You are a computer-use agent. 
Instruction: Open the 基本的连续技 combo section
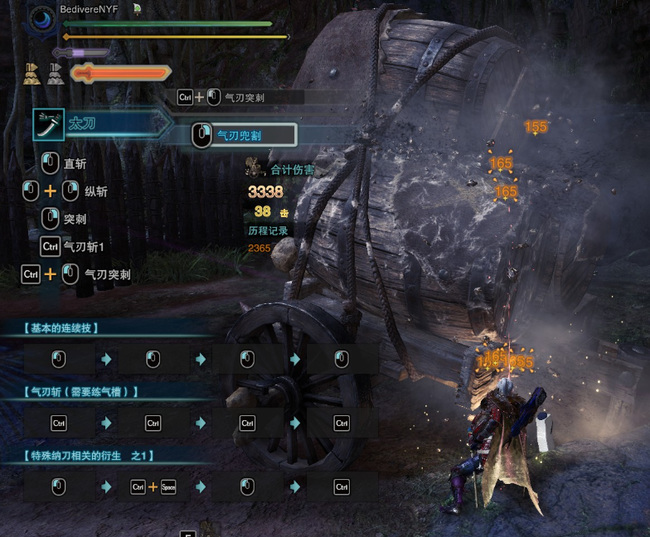click(62, 327)
